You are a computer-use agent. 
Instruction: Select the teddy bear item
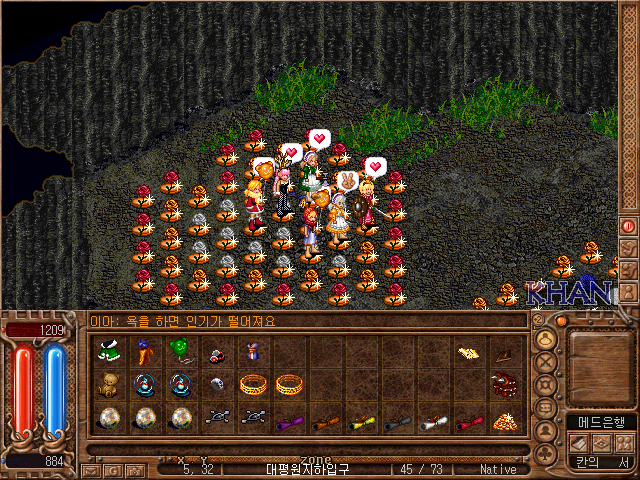click(109, 384)
